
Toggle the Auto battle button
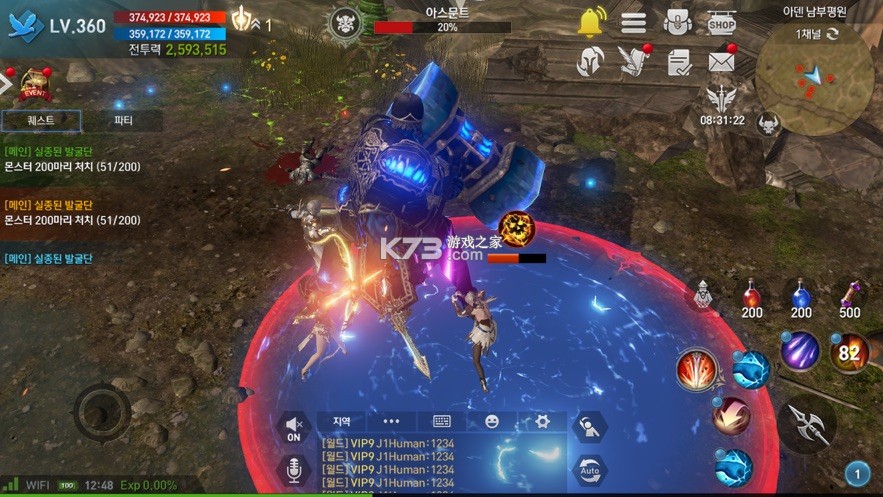(590, 468)
